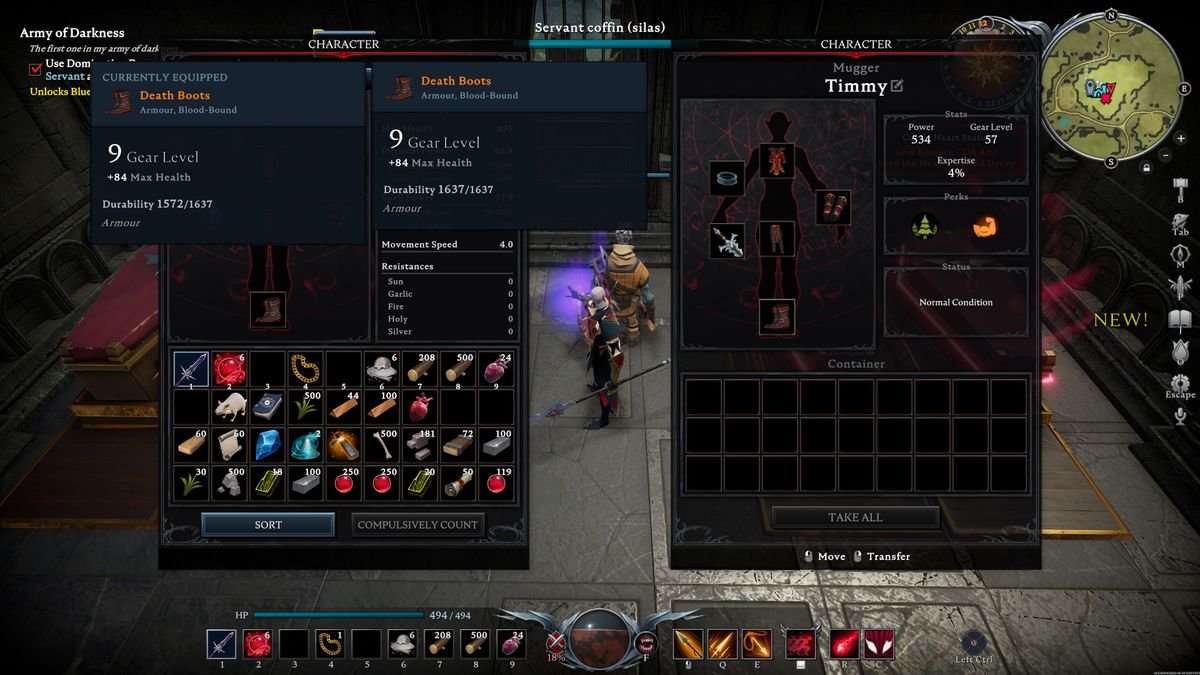
Task: Select the servant's leggings slot
Action: tap(776, 241)
